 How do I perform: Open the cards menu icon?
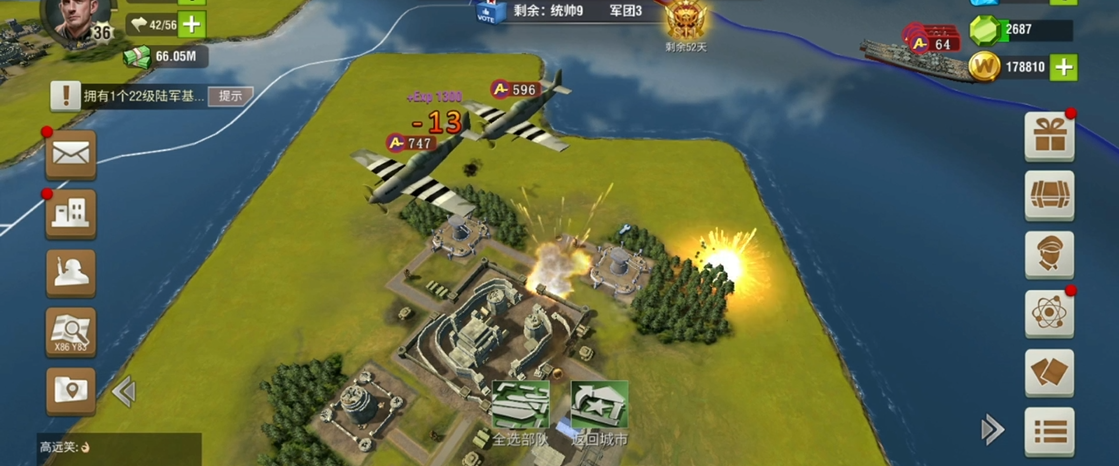pos(1049,373)
